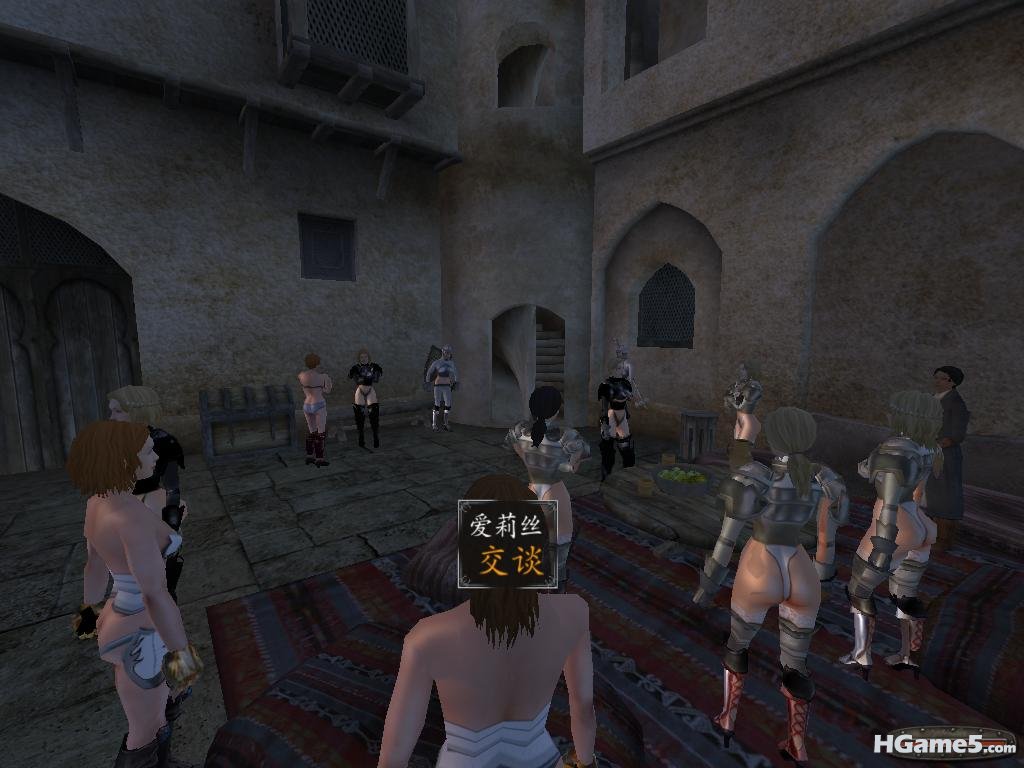Choose the 交谈 talk prompt

508,561
